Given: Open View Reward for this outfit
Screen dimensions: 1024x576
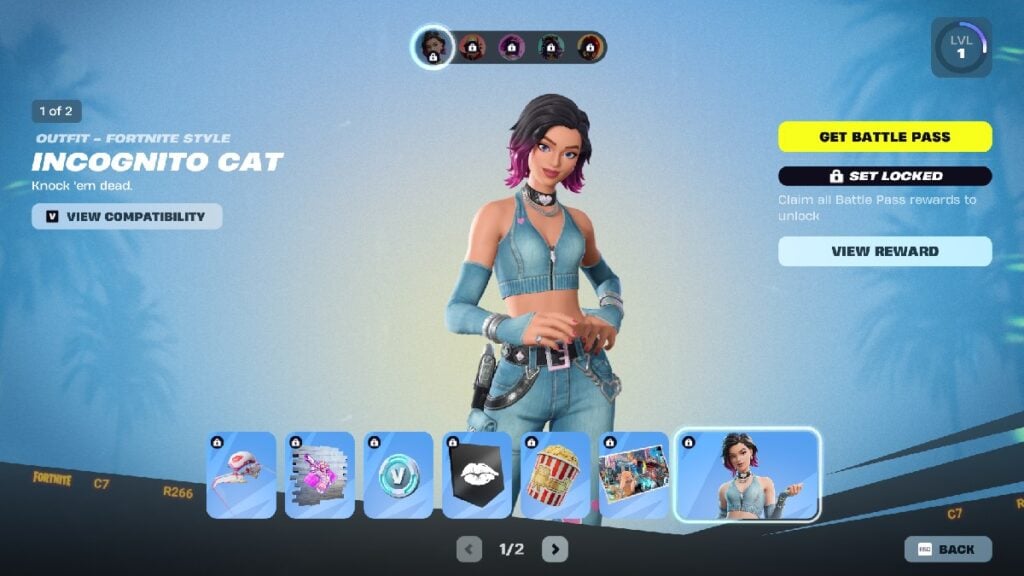Looking at the screenshot, I should coord(885,251).
